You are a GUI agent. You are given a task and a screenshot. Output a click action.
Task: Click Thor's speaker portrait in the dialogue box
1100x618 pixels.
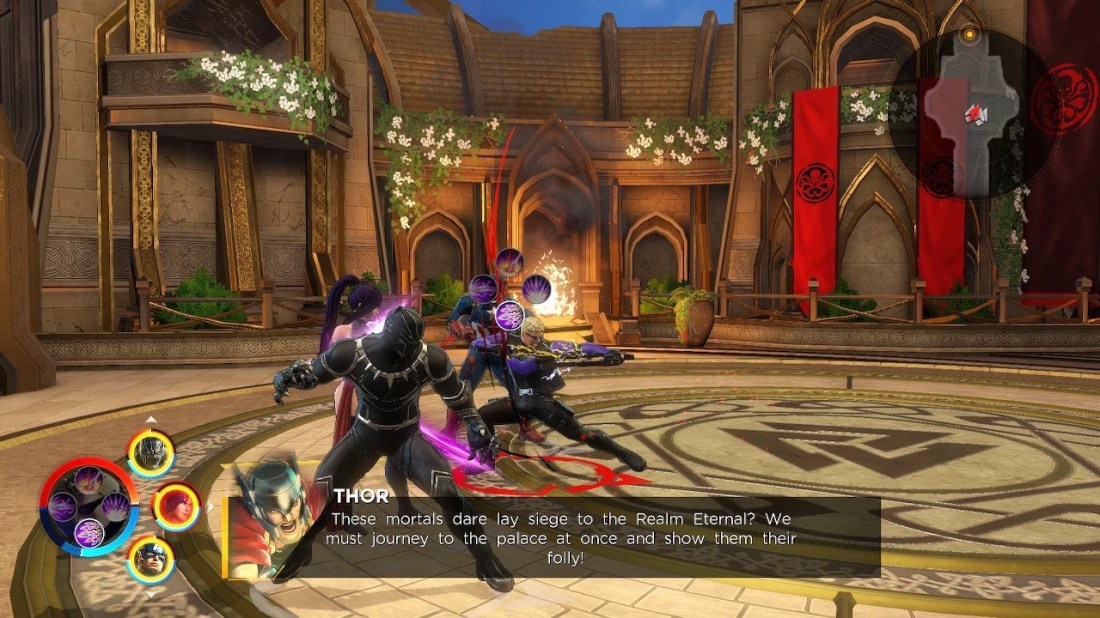(x=269, y=520)
